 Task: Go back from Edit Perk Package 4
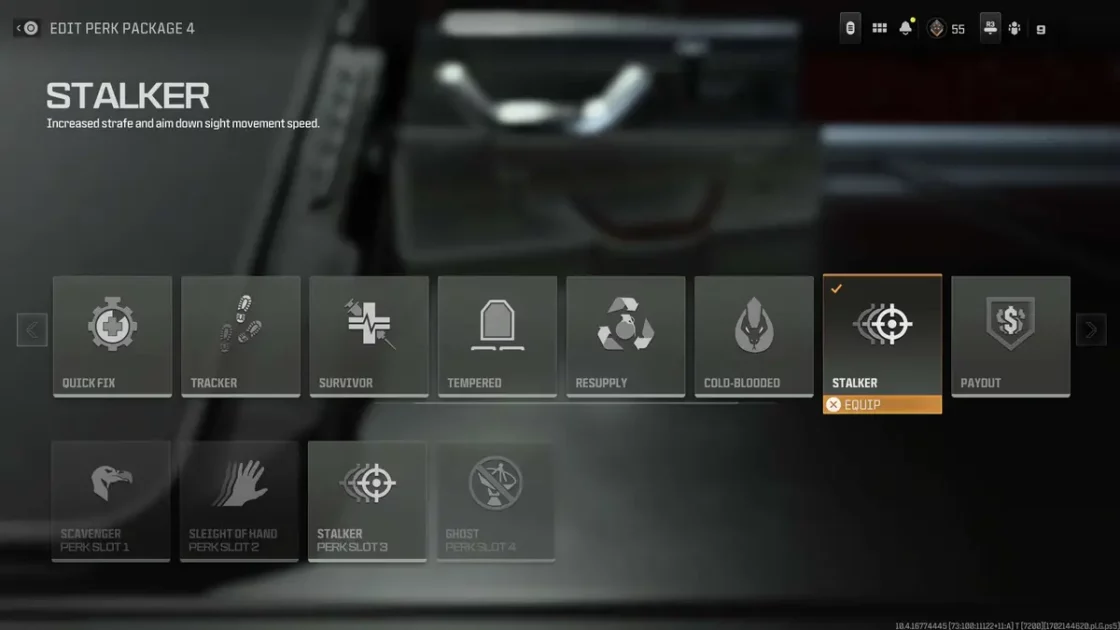tap(27, 28)
